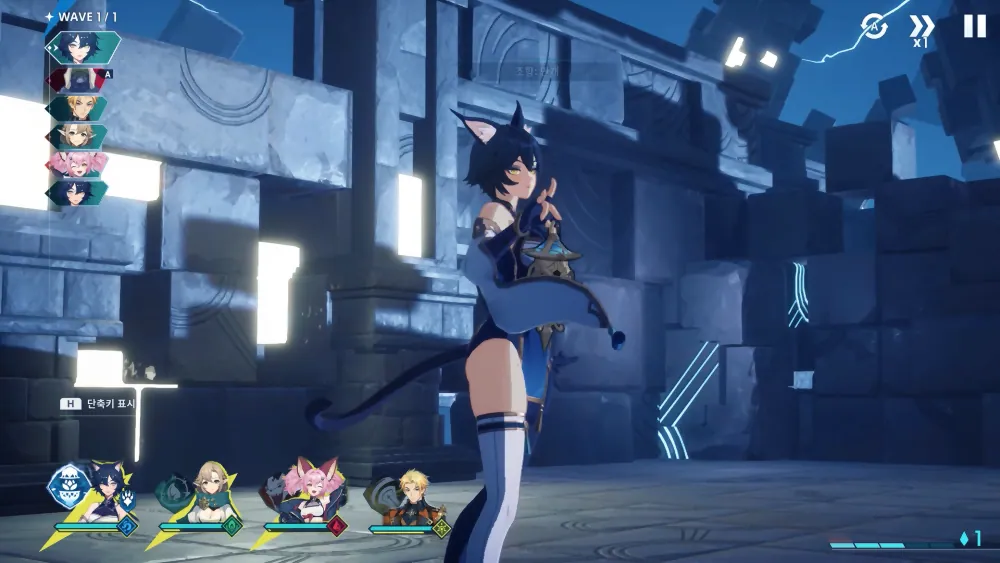The image size is (1000, 563).
Task: Click the elf girl's turn order portrait
Action: point(77,136)
